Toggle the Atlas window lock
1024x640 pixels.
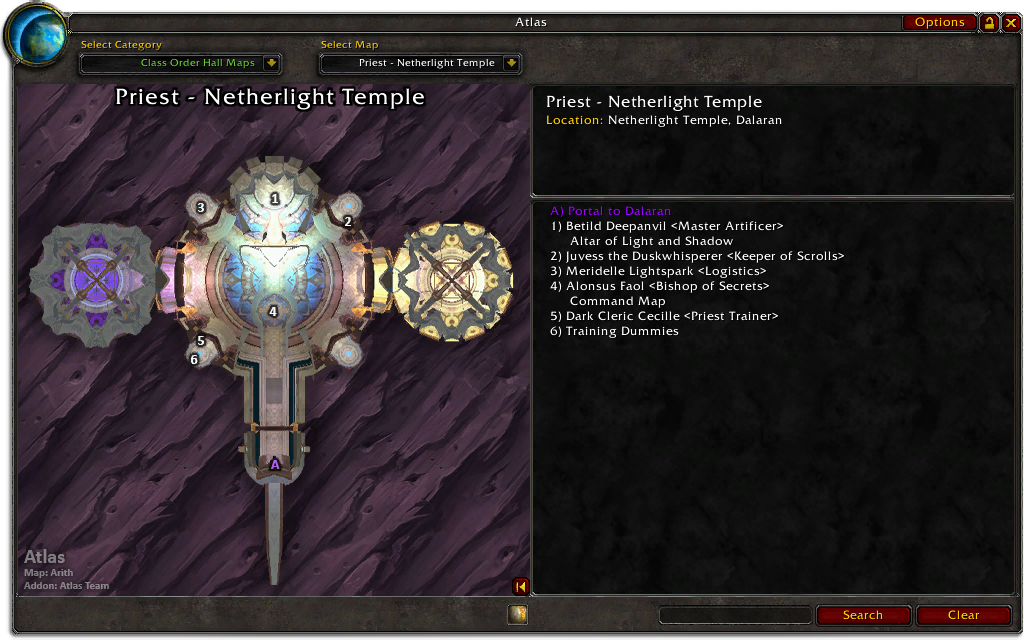[990, 23]
